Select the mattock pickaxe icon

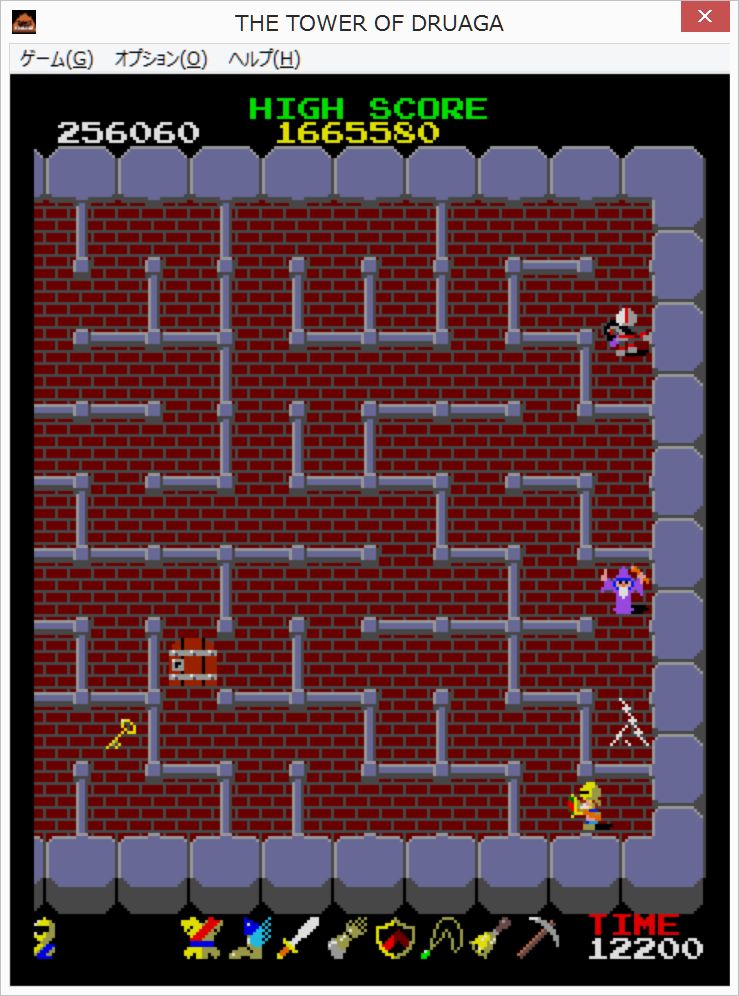pyautogui.click(x=541, y=936)
